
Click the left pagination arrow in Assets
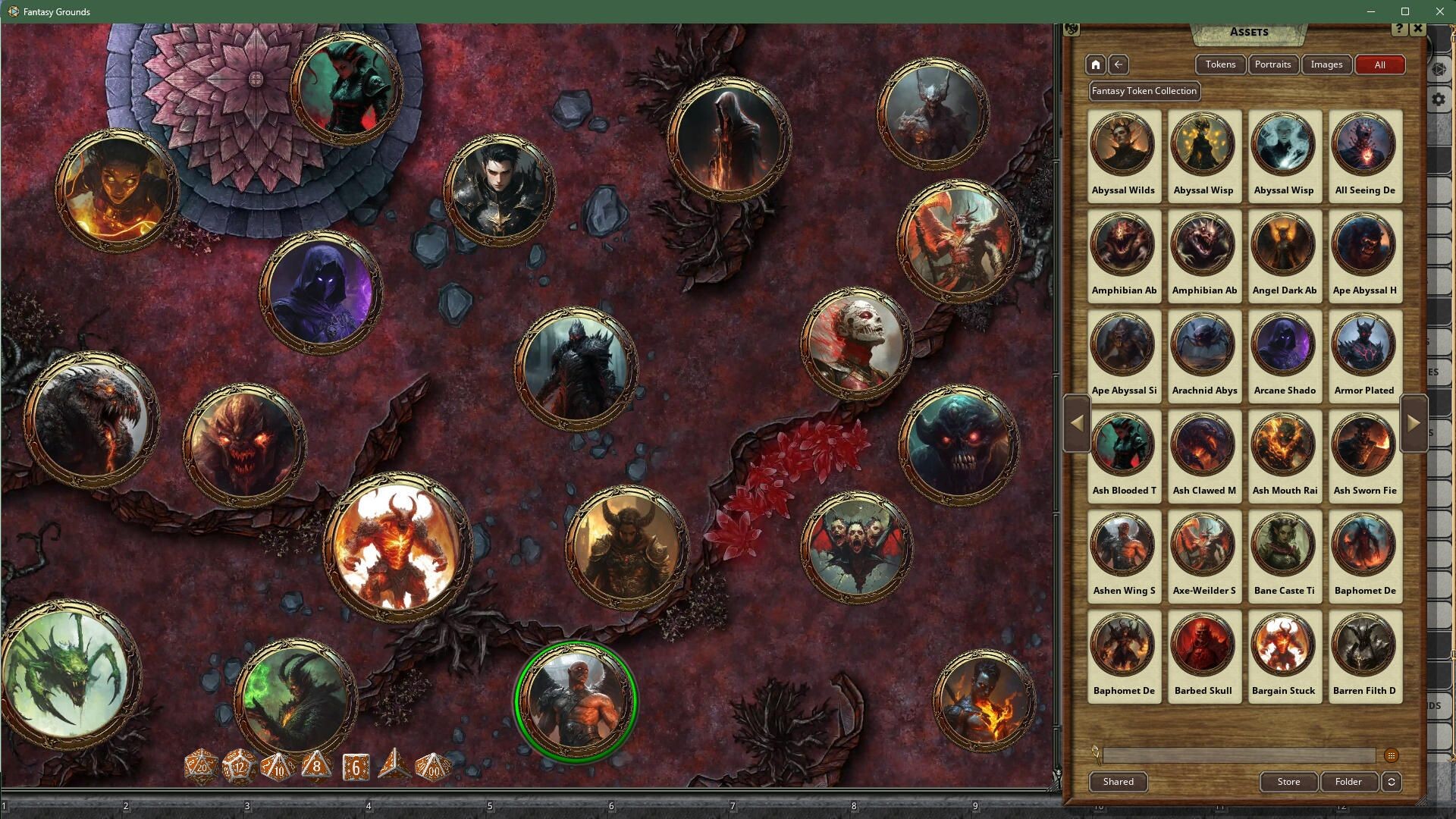coord(1077,423)
